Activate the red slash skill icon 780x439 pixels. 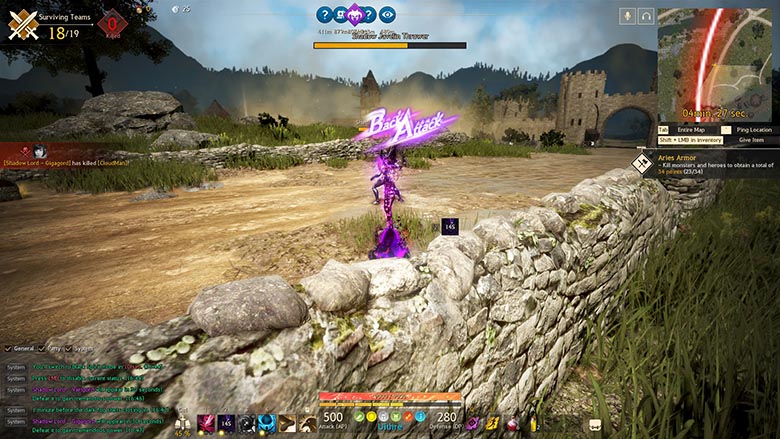206,423
